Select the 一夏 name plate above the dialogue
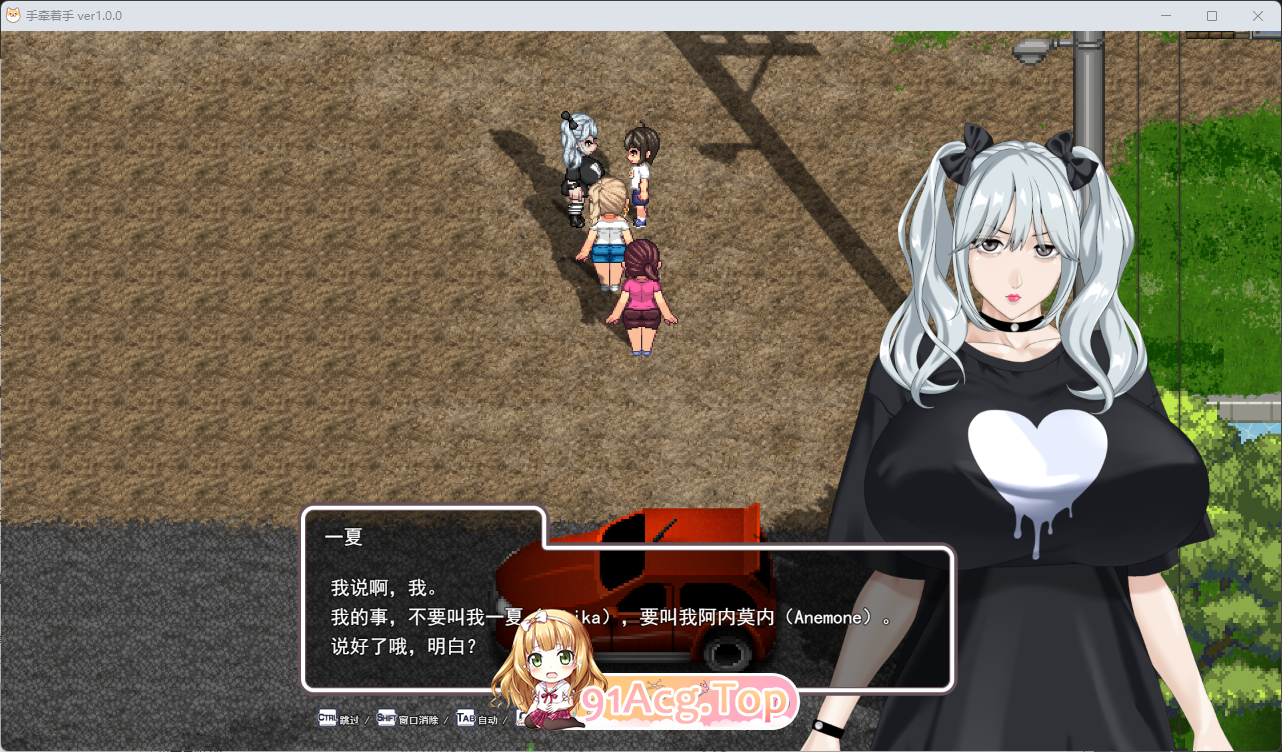 [345, 536]
